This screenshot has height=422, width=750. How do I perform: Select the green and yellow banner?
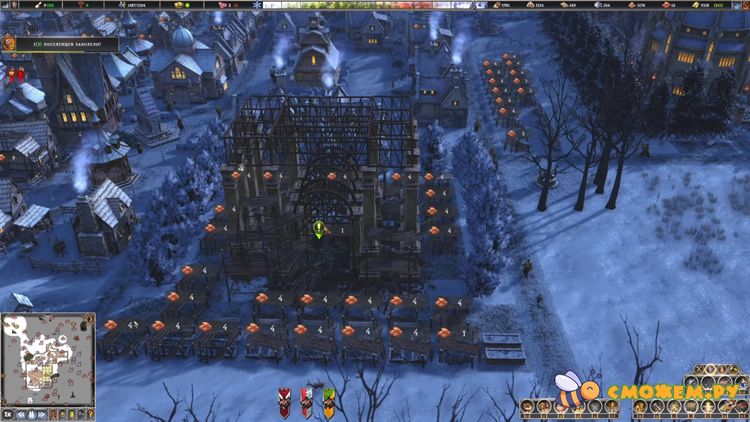coord(328,401)
